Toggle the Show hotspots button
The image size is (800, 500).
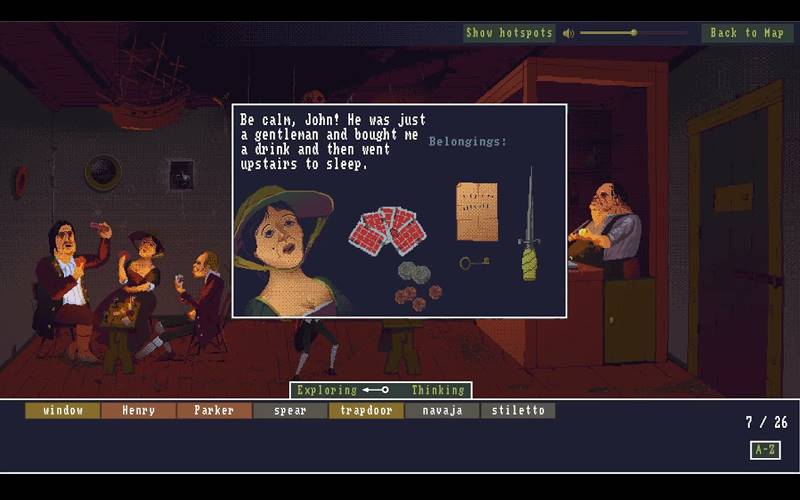[509, 33]
